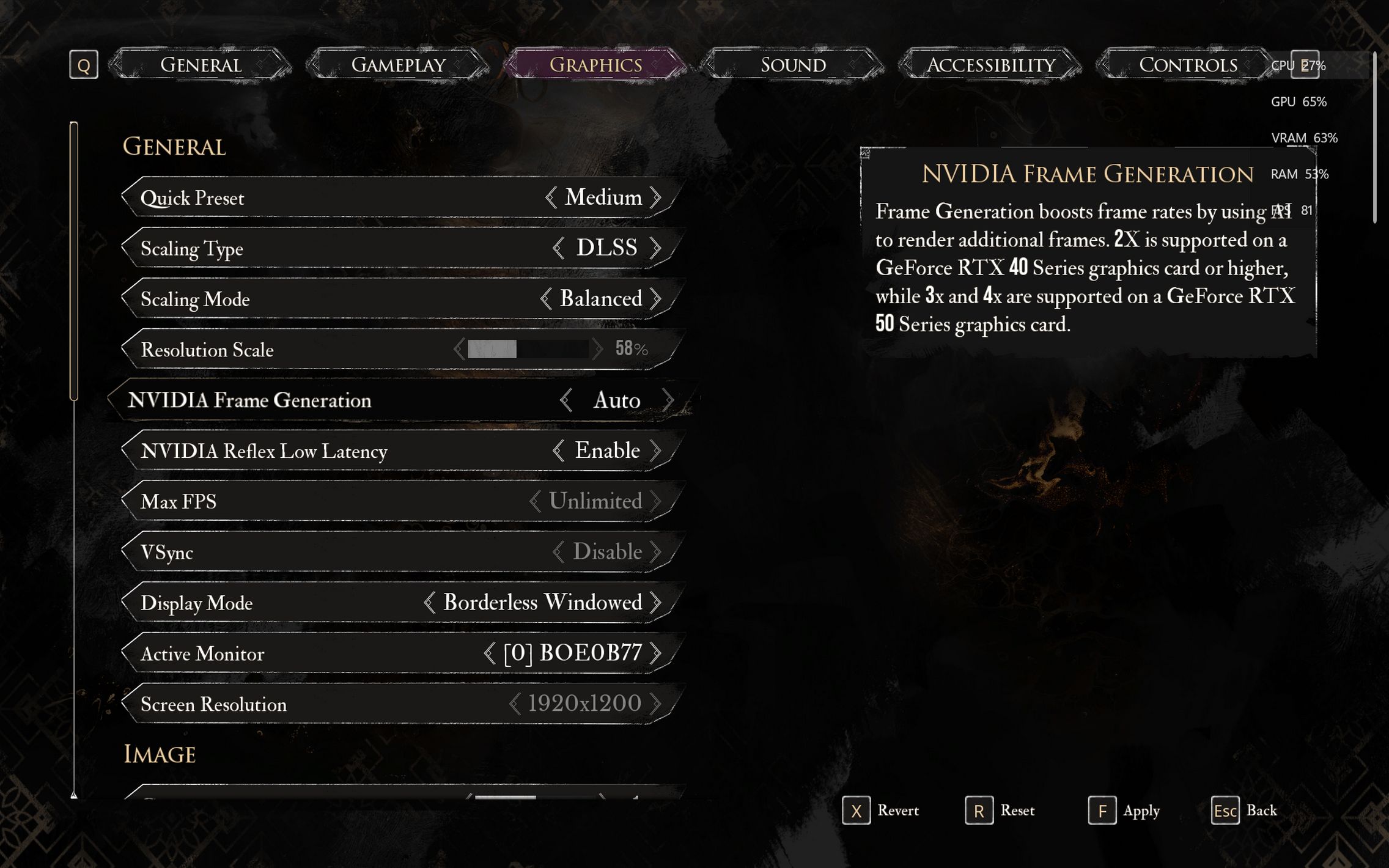This screenshot has width=1389, height=868.
Task: Click left arrow on Scaling Type
Action: (x=558, y=248)
